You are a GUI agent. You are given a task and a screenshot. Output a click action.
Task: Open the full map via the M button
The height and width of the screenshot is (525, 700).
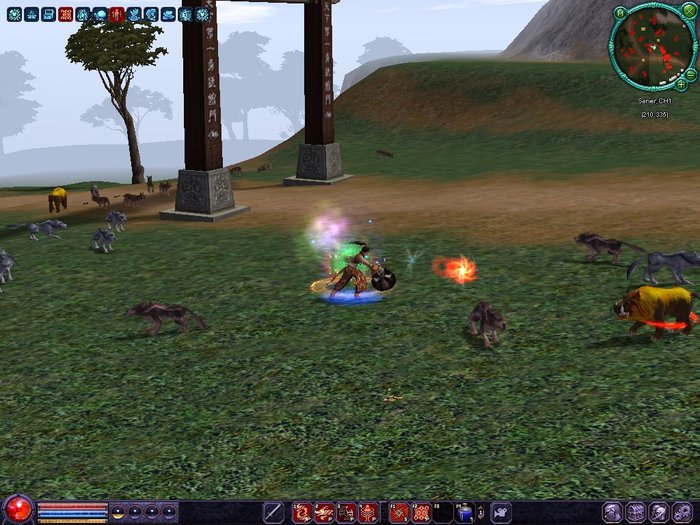[621, 13]
